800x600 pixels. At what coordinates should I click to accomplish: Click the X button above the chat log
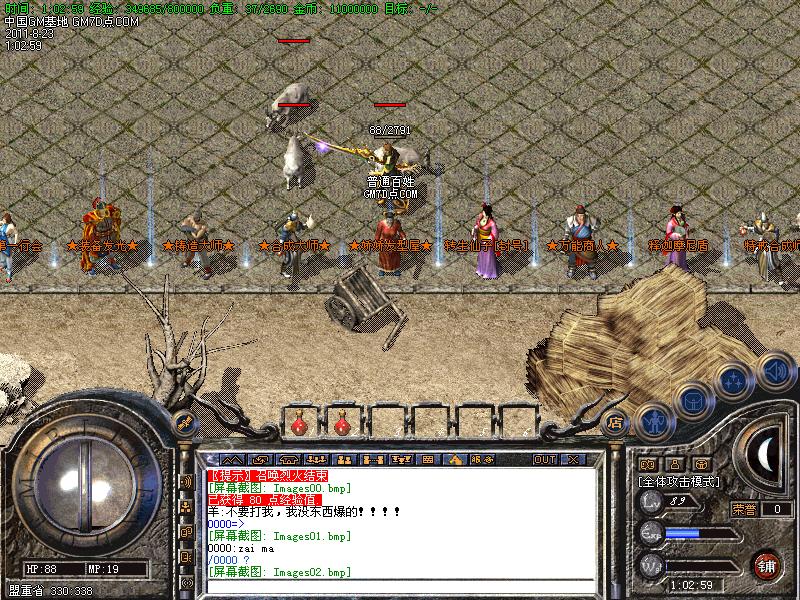(573, 459)
